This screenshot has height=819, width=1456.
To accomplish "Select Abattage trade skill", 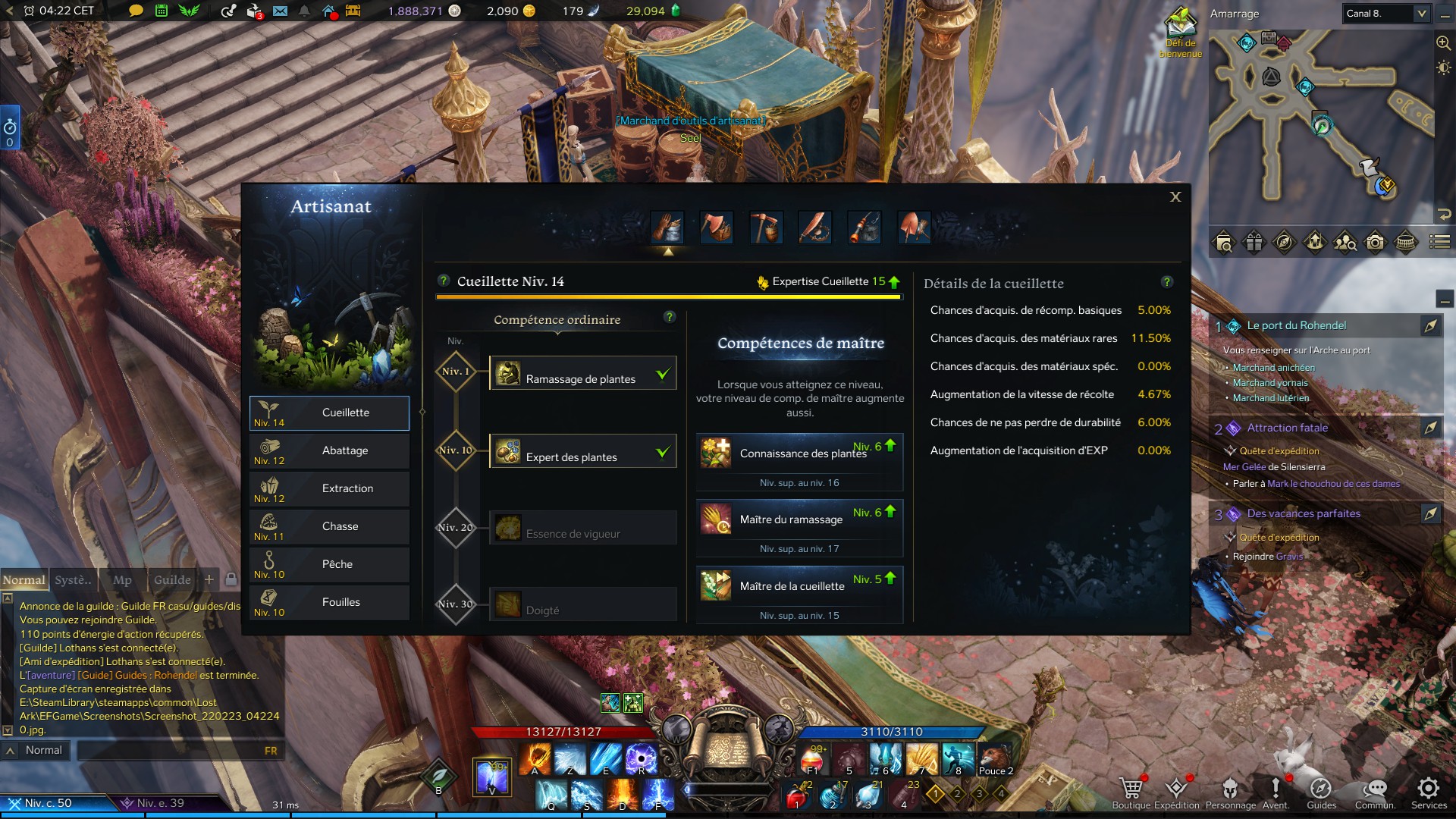I will point(329,451).
